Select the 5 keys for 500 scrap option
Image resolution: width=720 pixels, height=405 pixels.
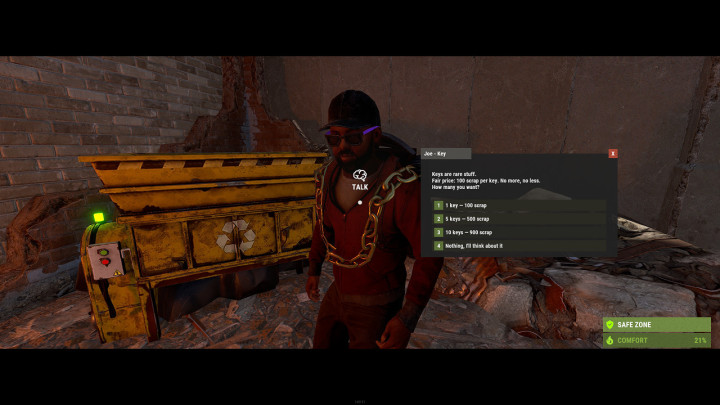[x=468, y=218]
